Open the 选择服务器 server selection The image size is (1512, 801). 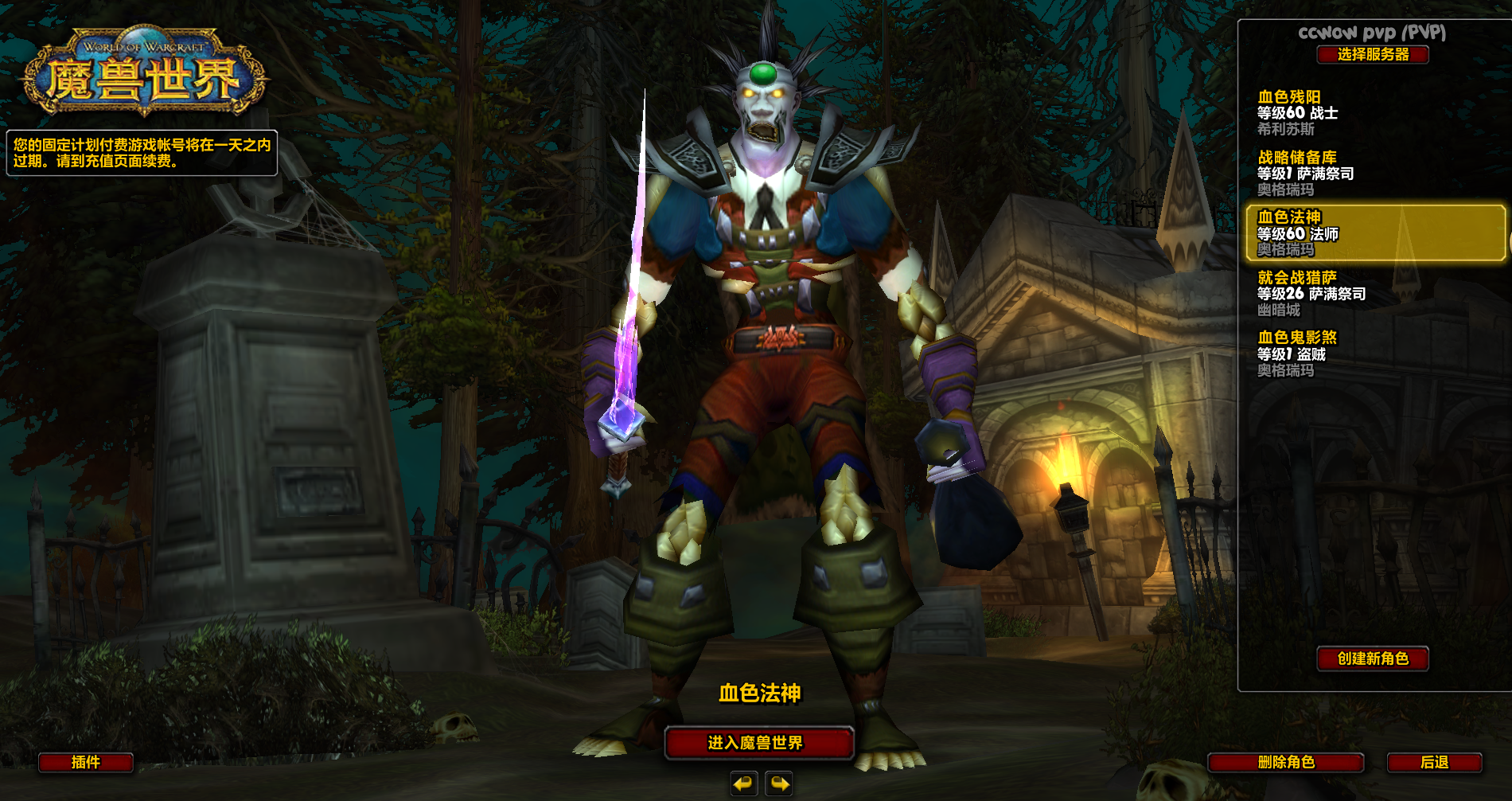[1373, 54]
